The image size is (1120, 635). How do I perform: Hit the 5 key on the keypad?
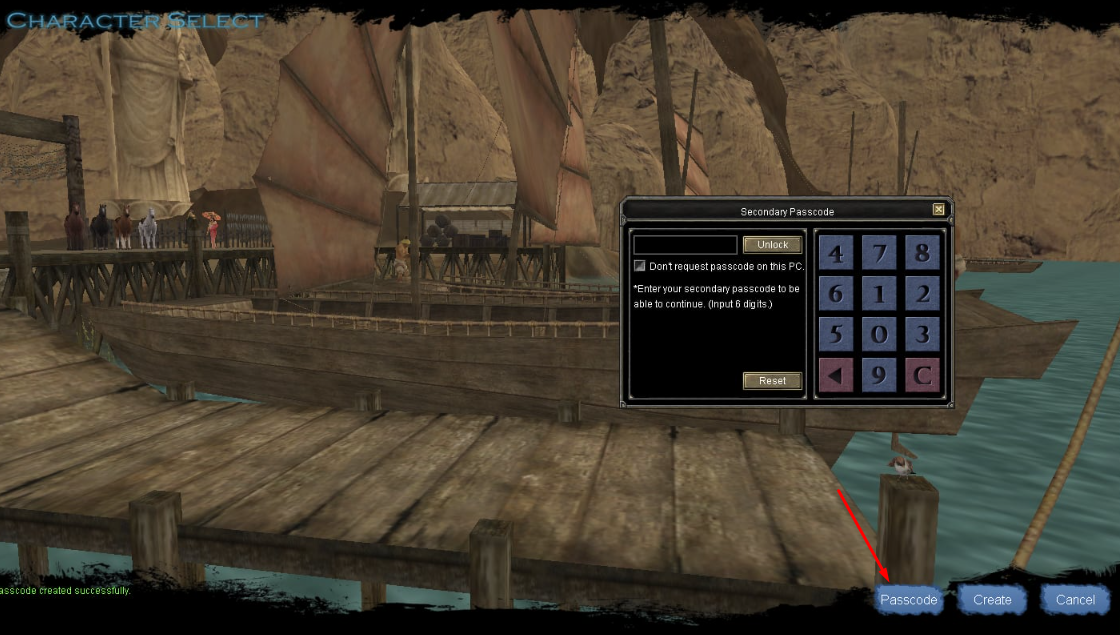coord(836,334)
